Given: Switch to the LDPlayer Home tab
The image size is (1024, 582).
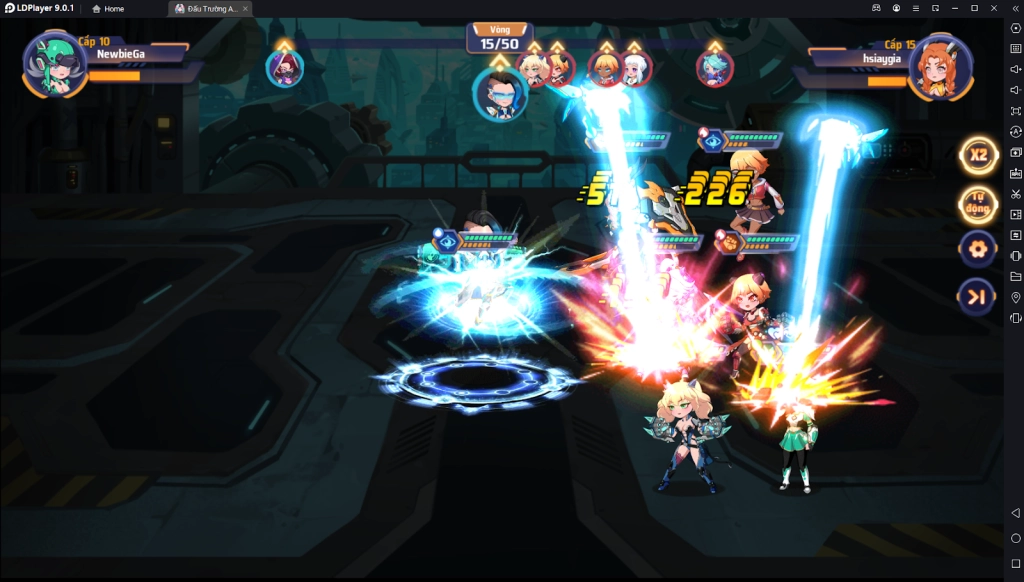Looking at the screenshot, I should (x=108, y=8).
